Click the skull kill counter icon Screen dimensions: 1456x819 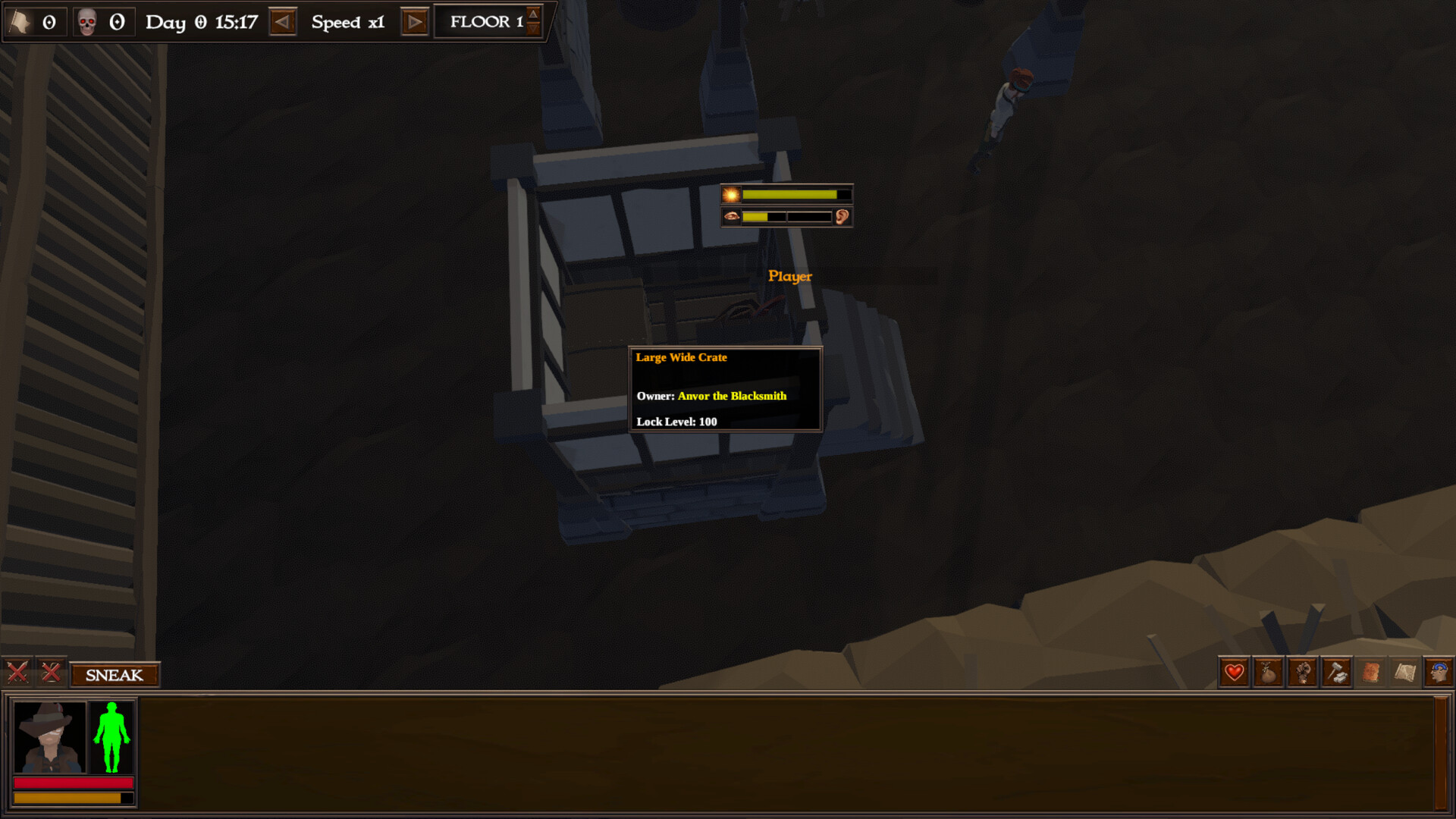click(83, 20)
